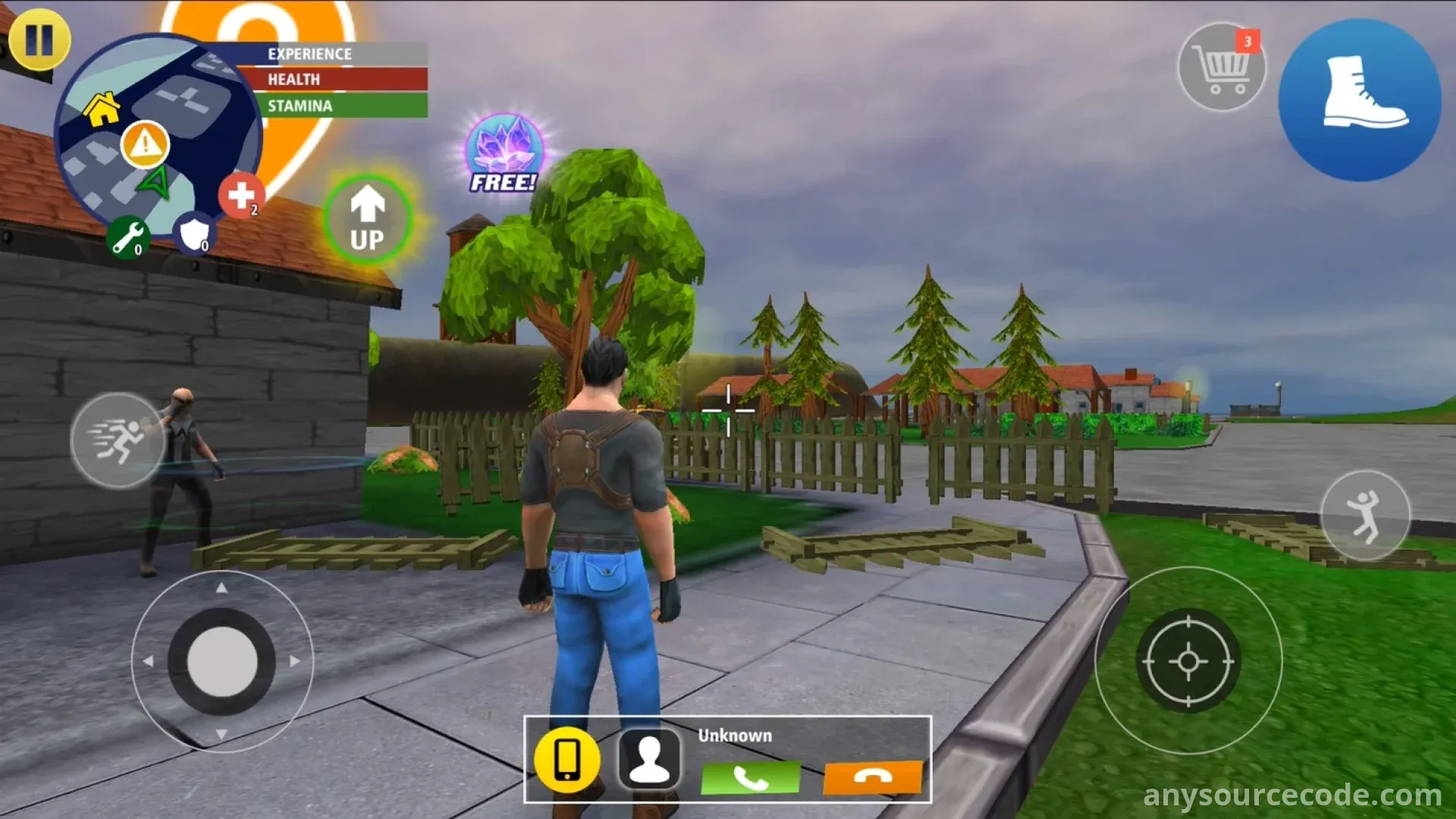The height and width of the screenshot is (819, 1456).
Task: Open the yellow phone icon
Action: (x=567, y=759)
